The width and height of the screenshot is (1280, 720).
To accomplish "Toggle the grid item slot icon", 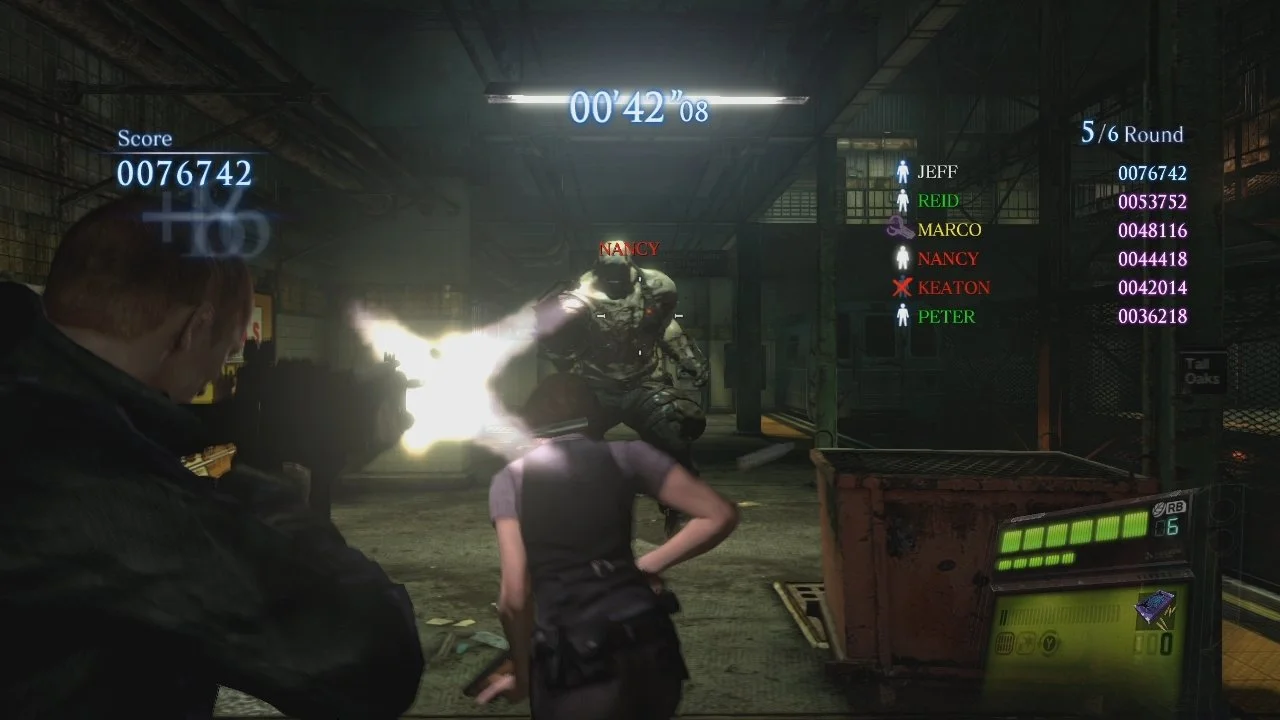I will (x=1004, y=642).
